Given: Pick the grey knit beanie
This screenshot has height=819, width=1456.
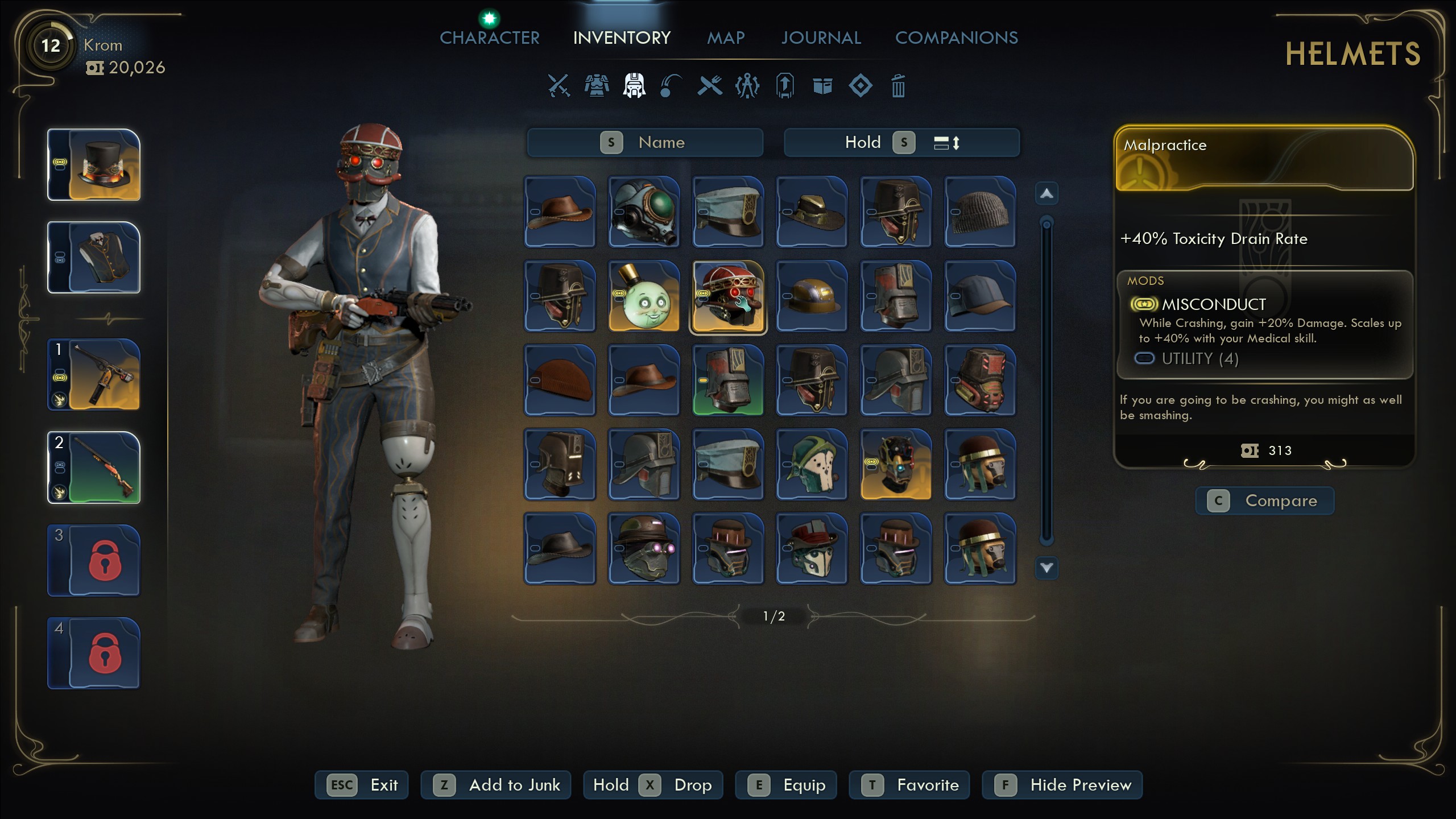Looking at the screenshot, I should click(x=980, y=212).
